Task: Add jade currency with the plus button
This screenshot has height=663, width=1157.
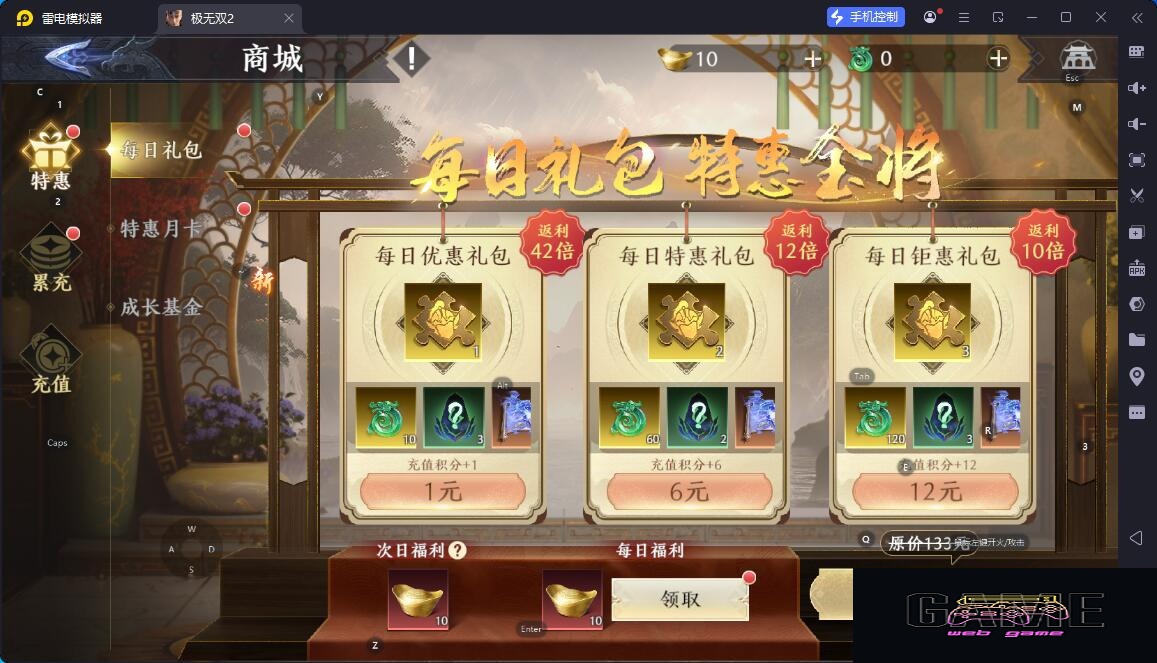Action: (998, 59)
